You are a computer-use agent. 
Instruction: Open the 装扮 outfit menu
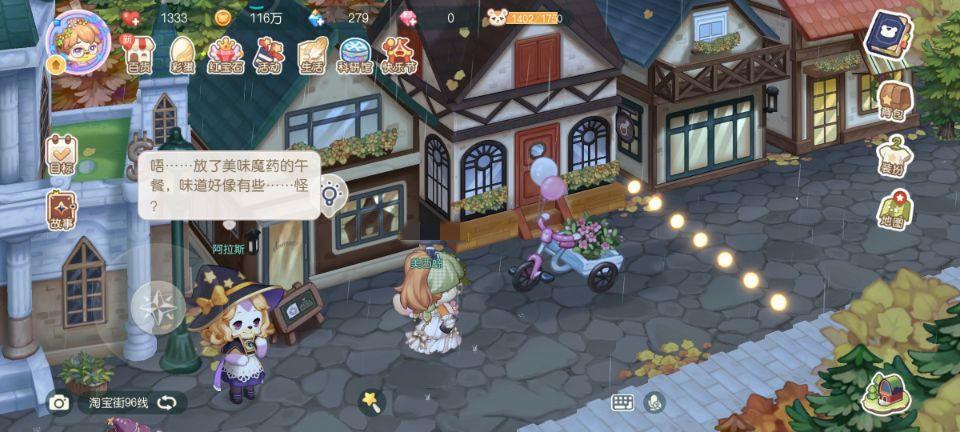pyautogui.click(x=891, y=156)
